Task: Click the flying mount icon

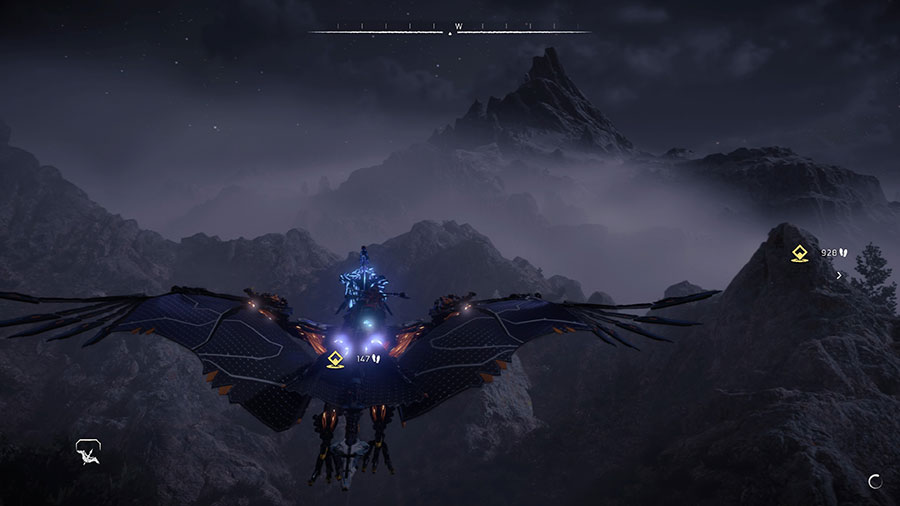Action: [x=88, y=452]
